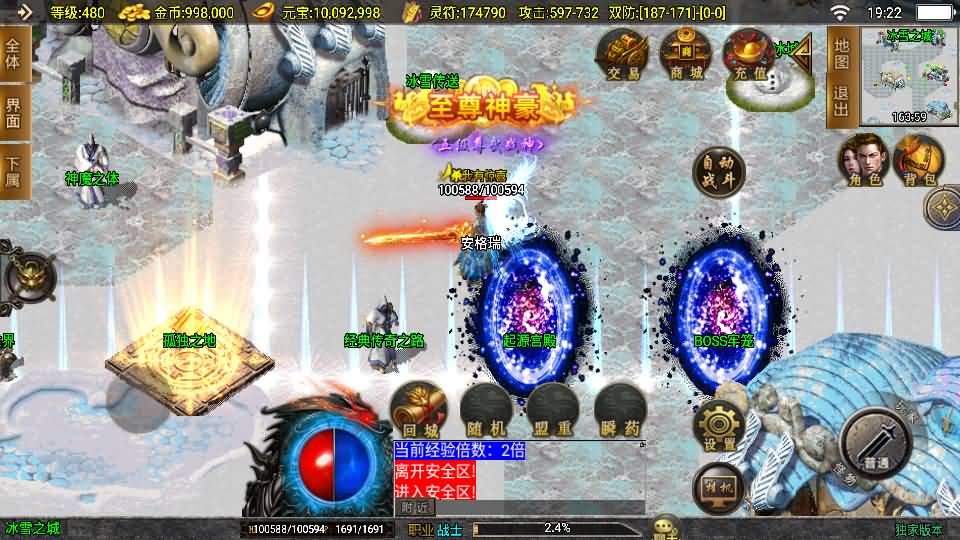The height and width of the screenshot is (540, 960).
Task: Open the 设置 settings gear
Action: 718,427
